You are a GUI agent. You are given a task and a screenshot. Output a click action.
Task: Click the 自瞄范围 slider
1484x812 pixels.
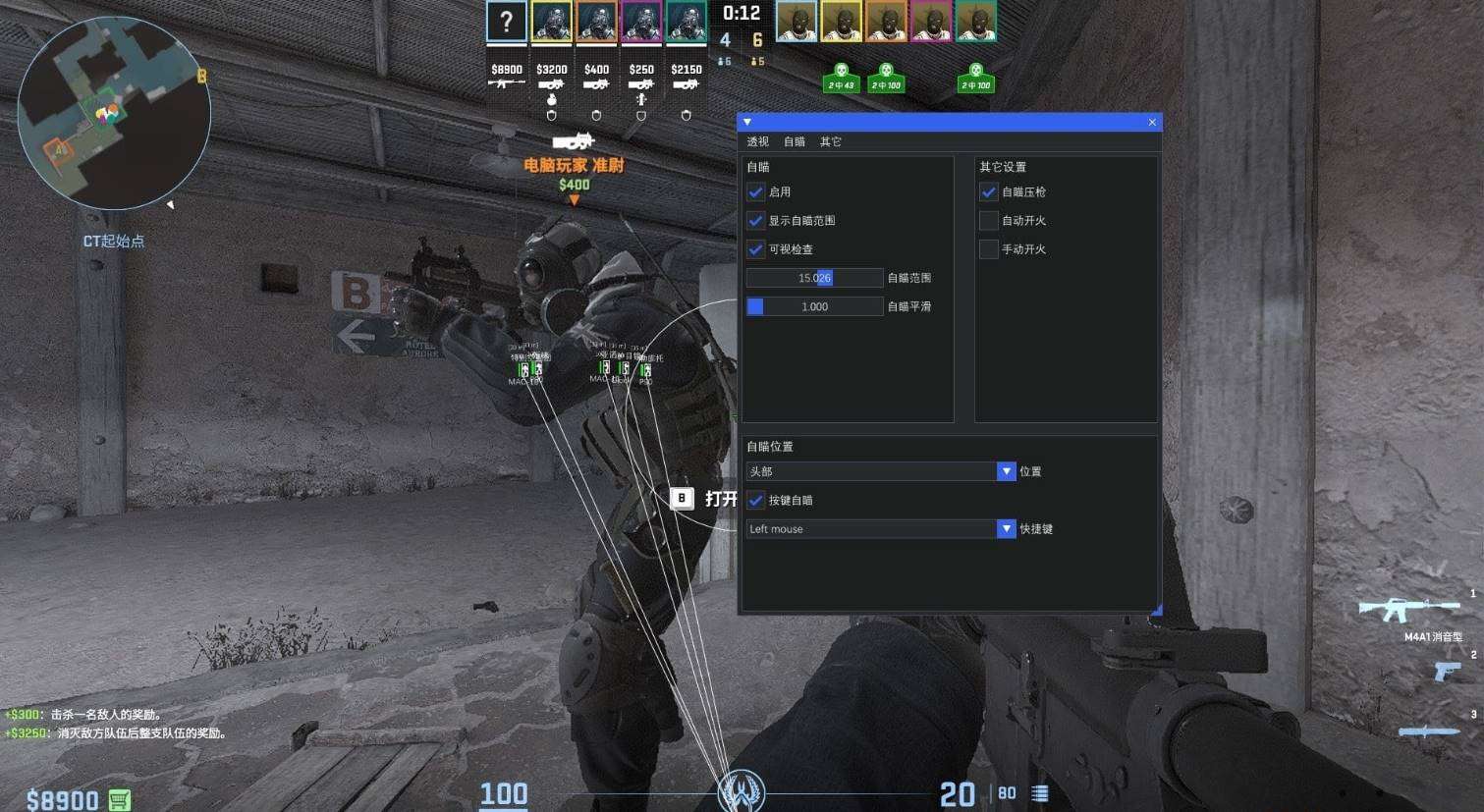(814, 278)
